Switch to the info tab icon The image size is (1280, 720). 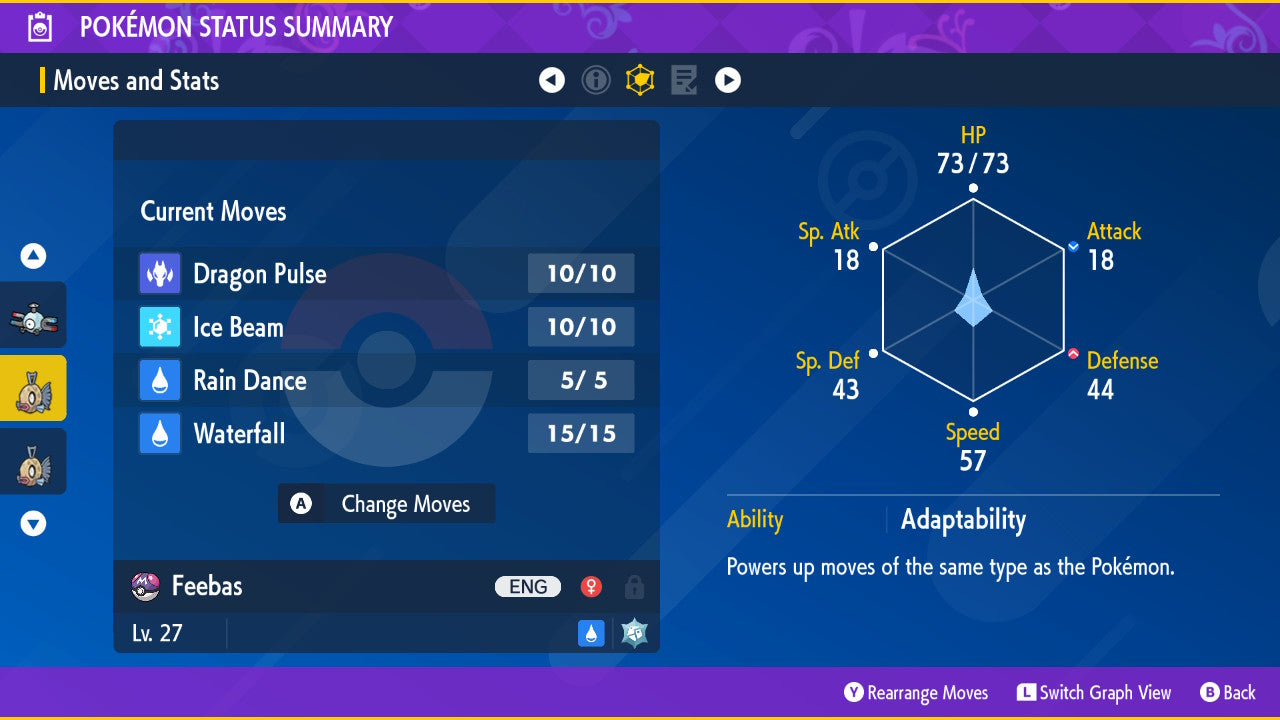point(596,80)
